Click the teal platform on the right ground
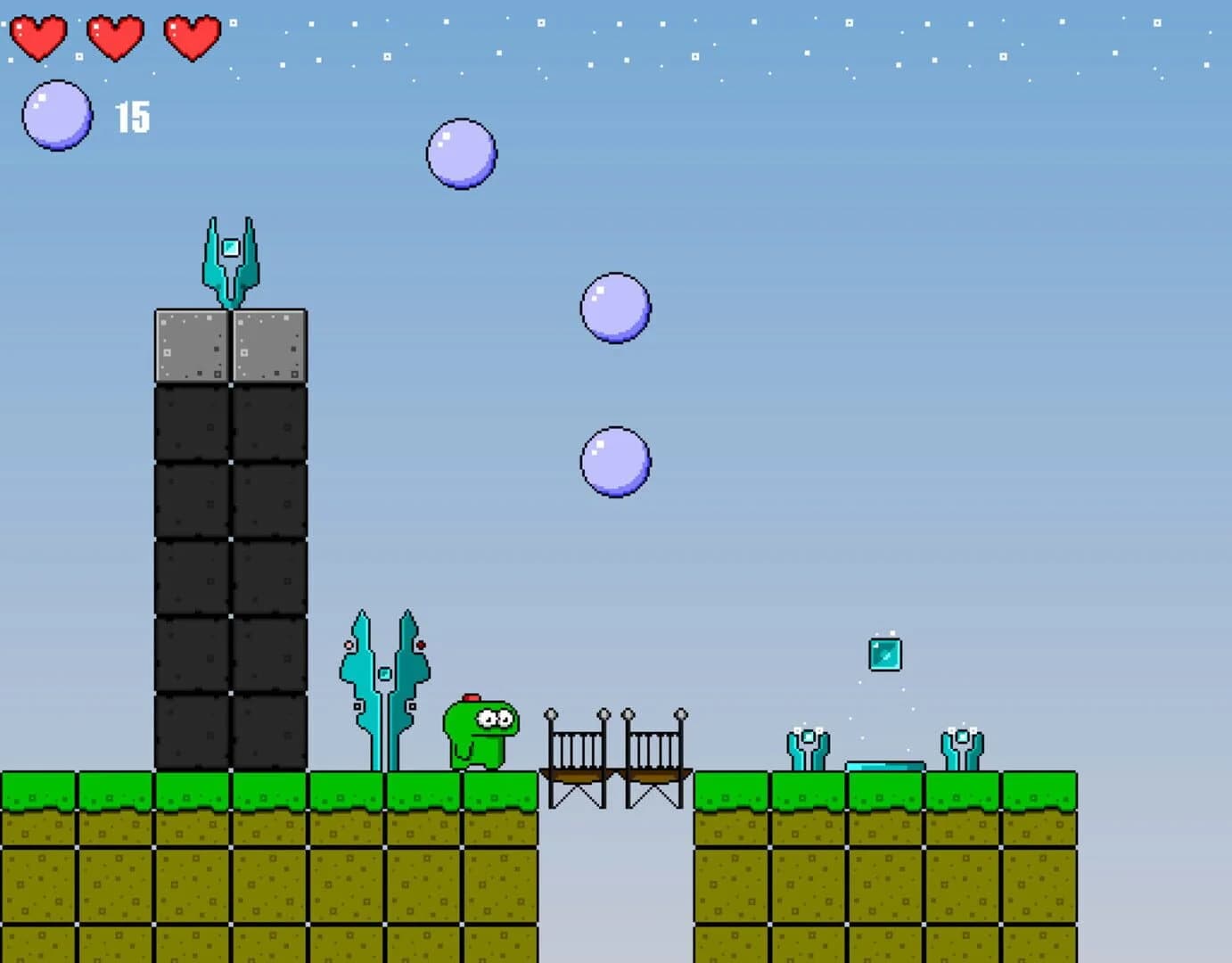Image resolution: width=1232 pixels, height=963 pixels. 884,767
